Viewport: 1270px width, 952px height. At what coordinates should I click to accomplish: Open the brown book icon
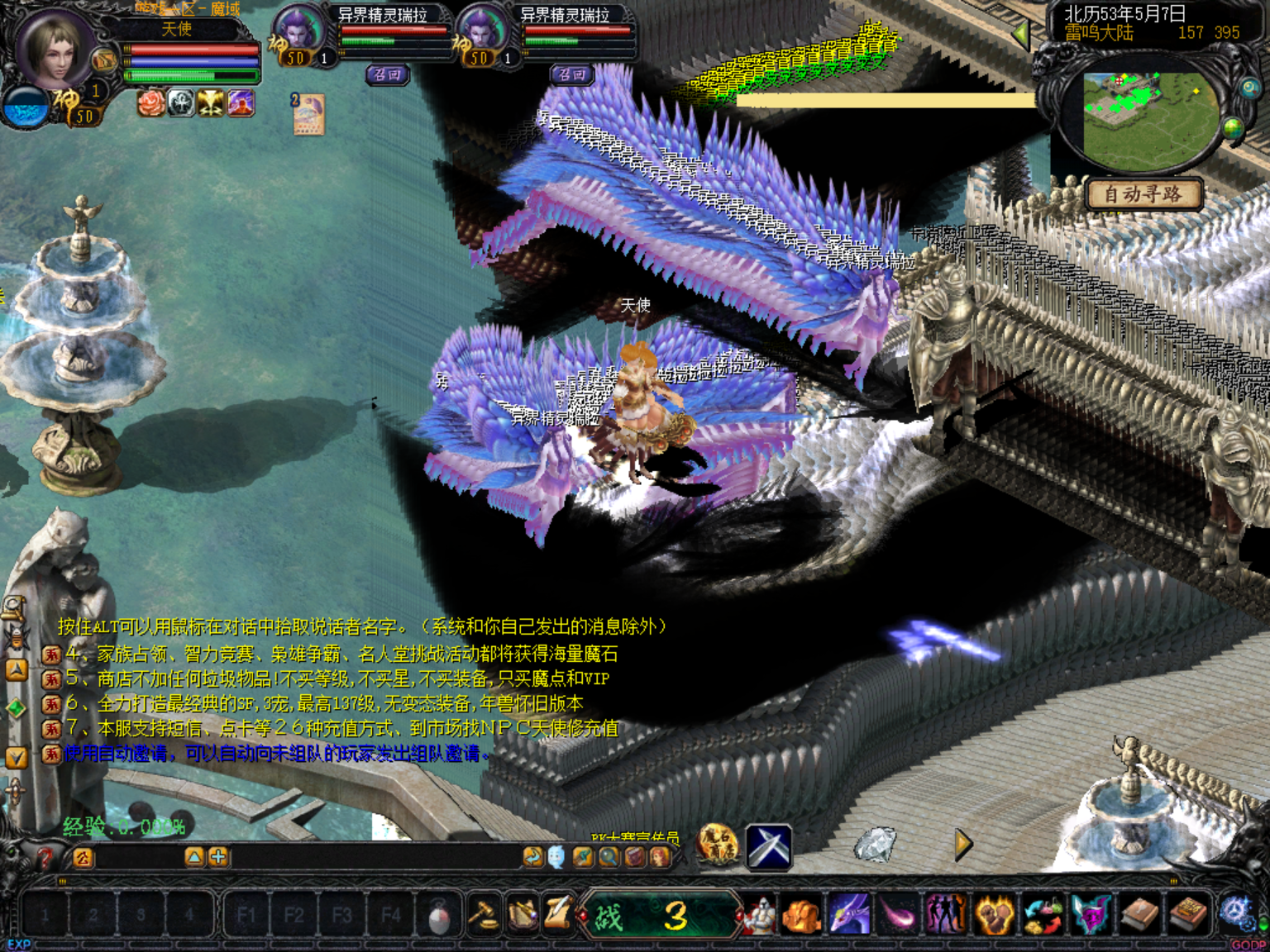tap(1139, 916)
